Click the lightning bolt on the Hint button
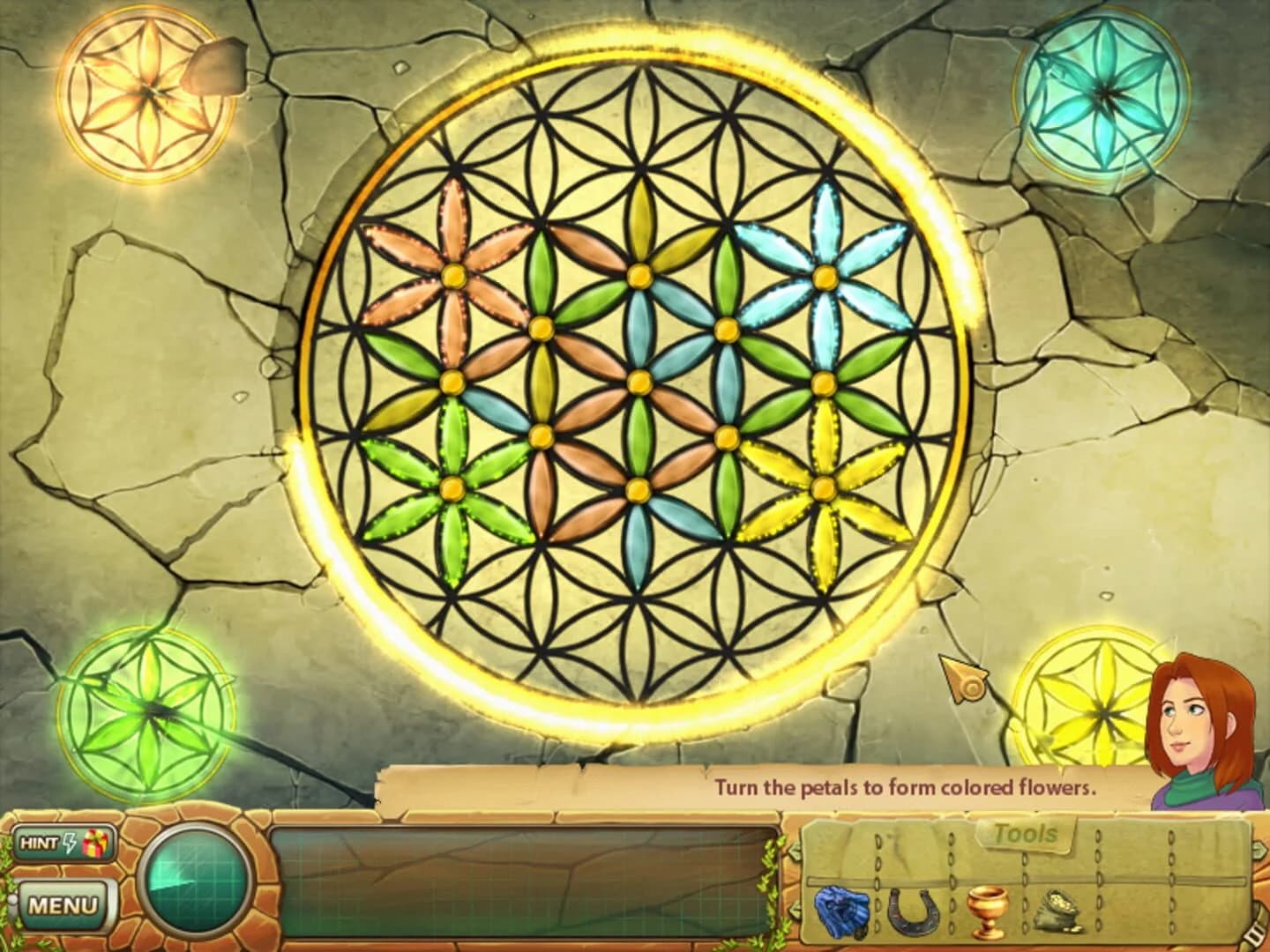Image resolution: width=1270 pixels, height=952 pixels. [71, 844]
